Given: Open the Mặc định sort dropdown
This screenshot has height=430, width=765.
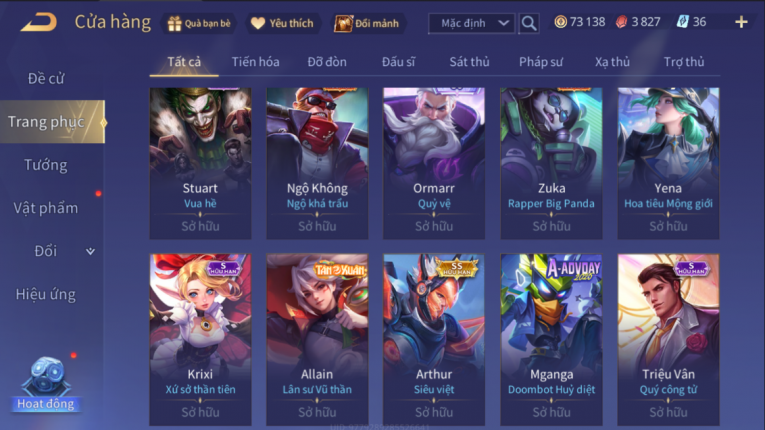Looking at the screenshot, I should (x=472, y=23).
